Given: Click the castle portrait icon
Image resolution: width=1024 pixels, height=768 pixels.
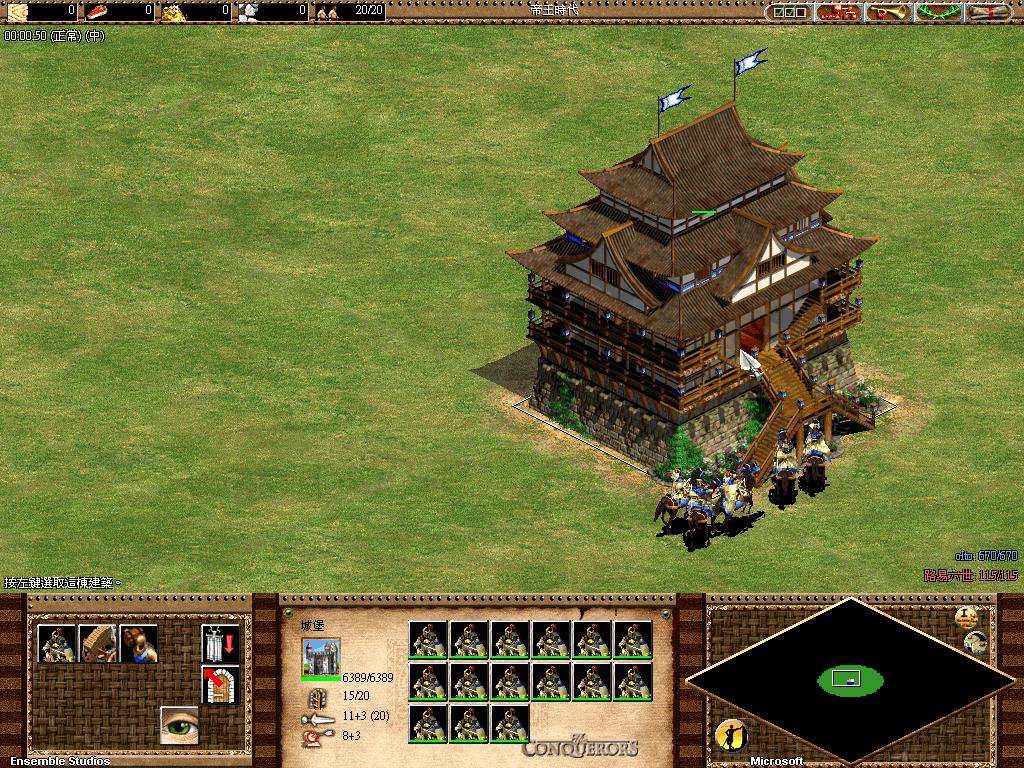Looking at the screenshot, I should (321, 657).
